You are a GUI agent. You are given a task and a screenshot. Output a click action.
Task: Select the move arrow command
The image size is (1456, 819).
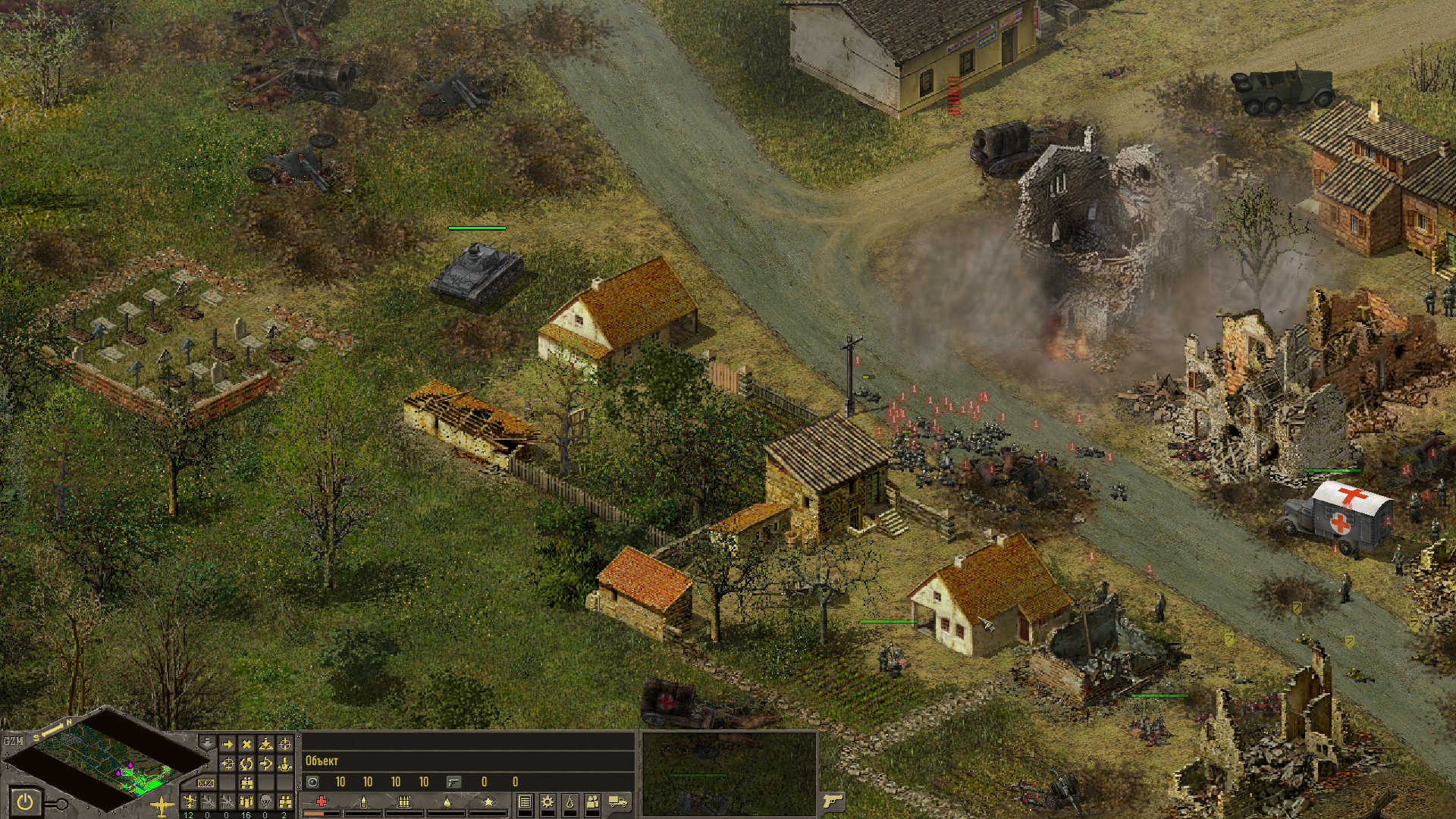click(x=227, y=744)
